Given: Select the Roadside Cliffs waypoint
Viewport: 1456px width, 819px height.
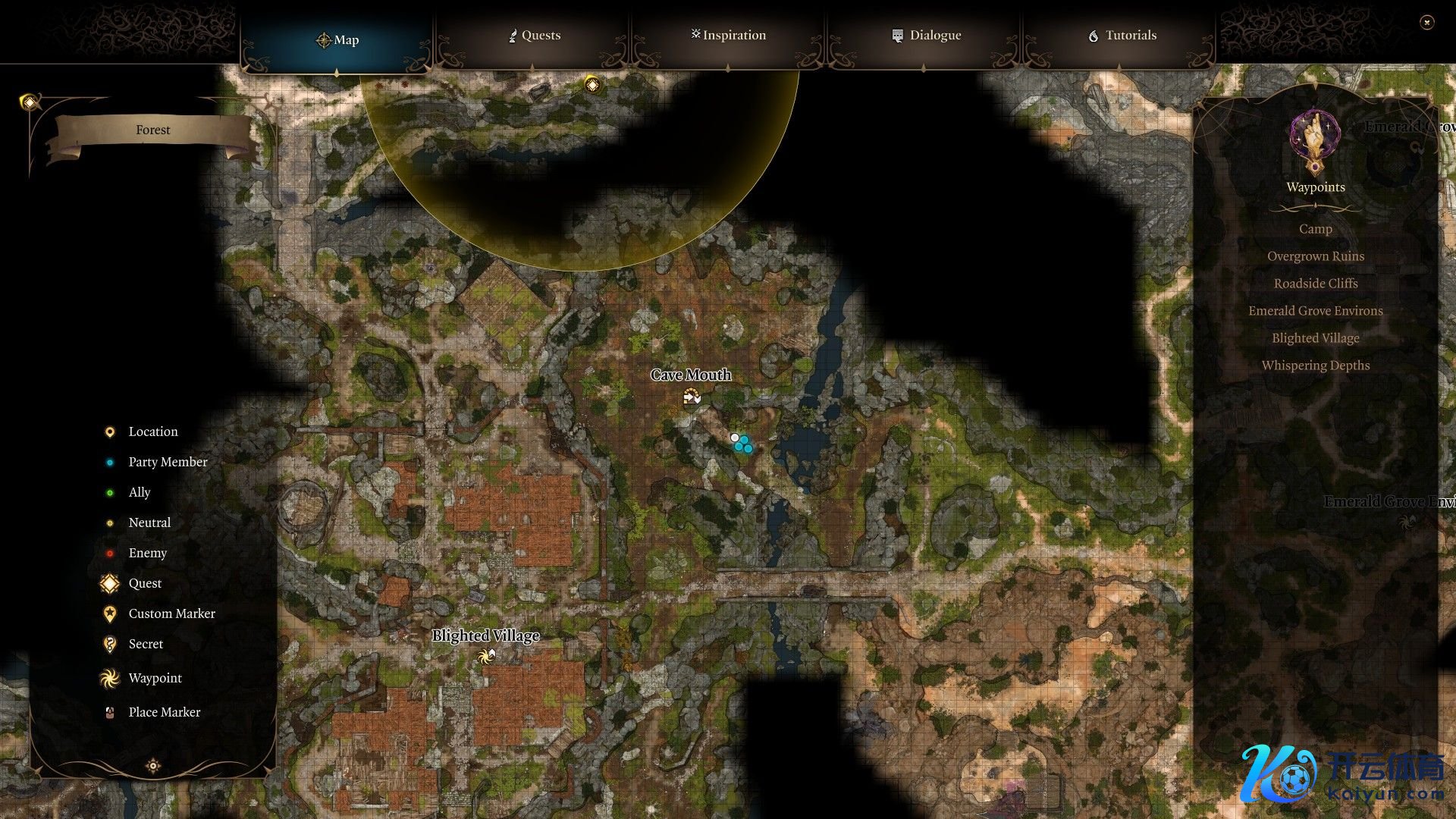Looking at the screenshot, I should pos(1315,284).
